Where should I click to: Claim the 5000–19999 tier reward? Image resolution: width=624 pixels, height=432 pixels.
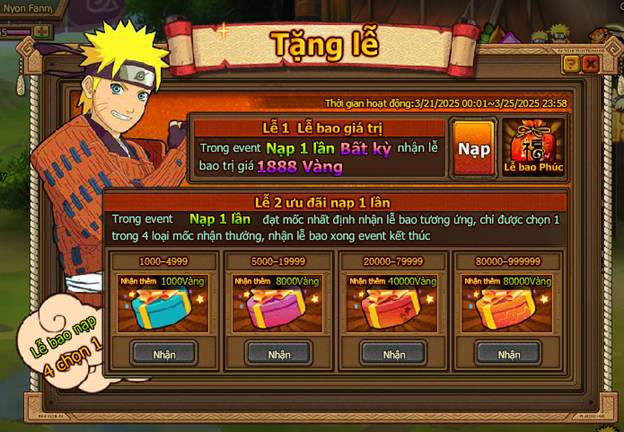(x=279, y=353)
